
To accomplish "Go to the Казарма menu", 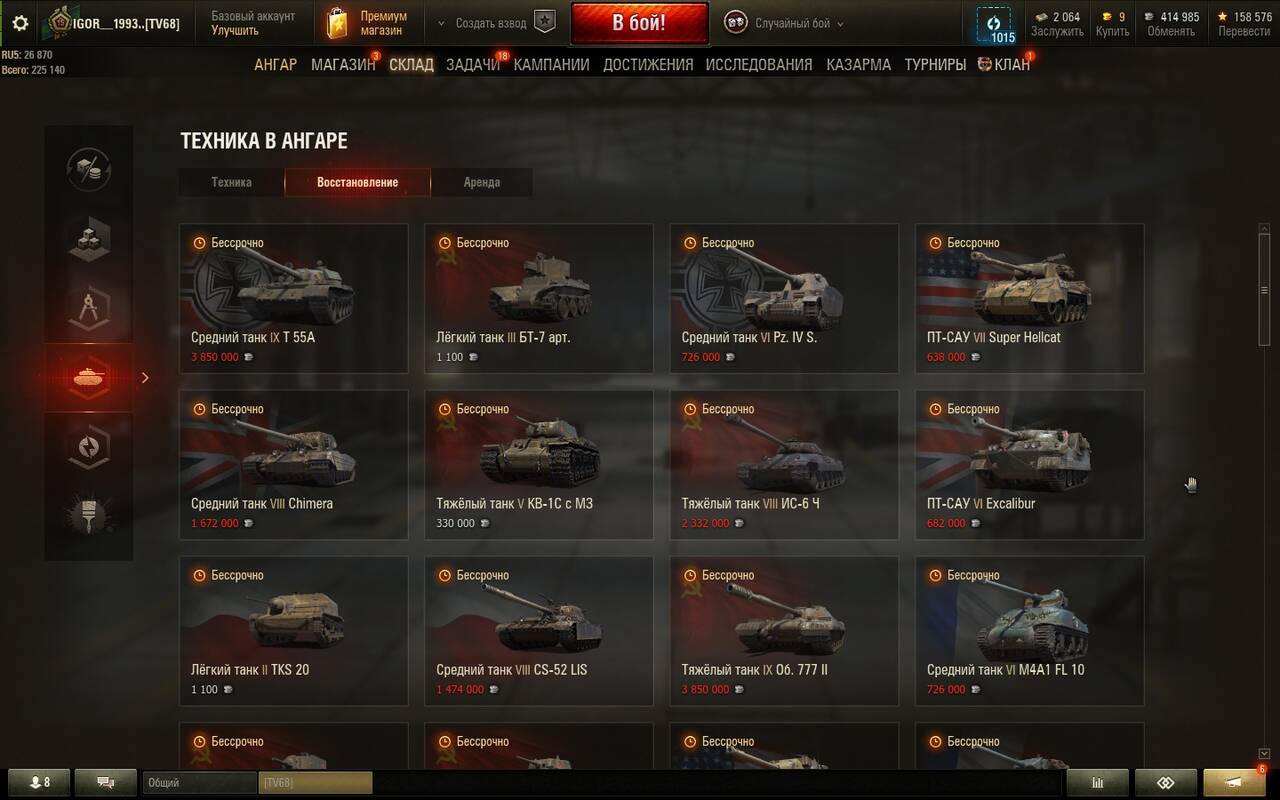I will (858, 65).
